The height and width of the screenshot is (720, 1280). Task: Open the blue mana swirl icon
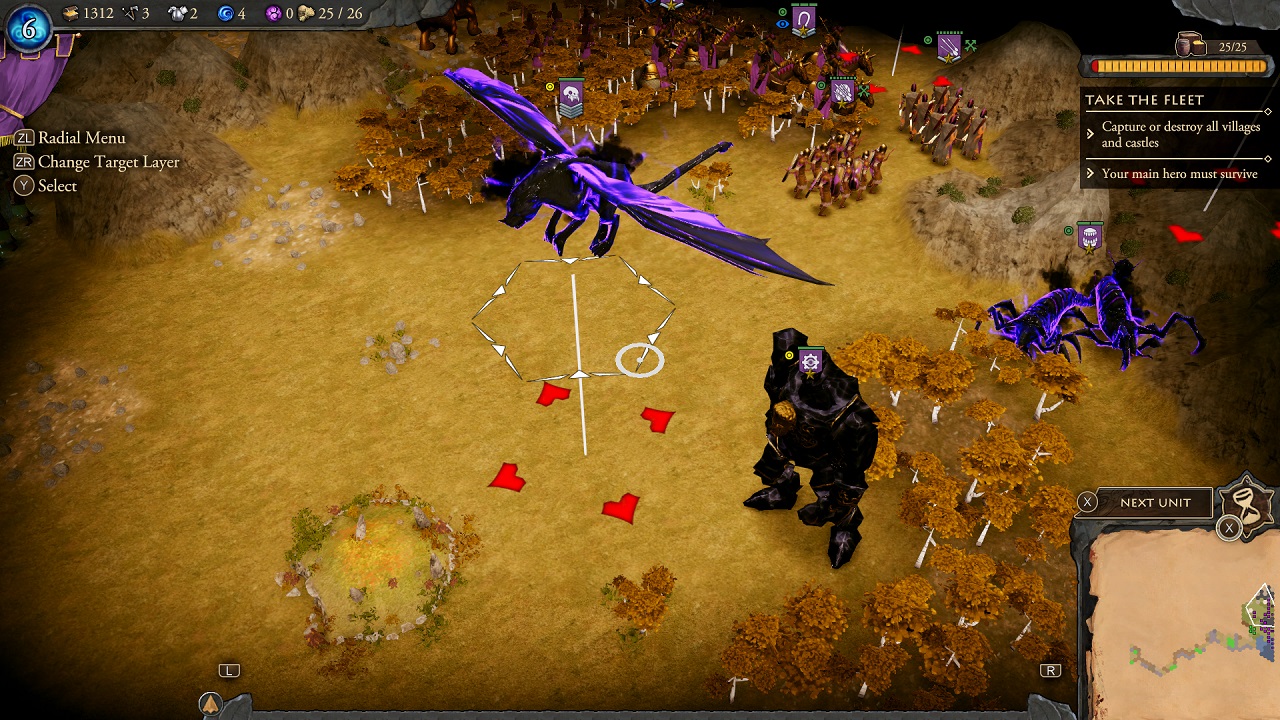click(x=228, y=13)
